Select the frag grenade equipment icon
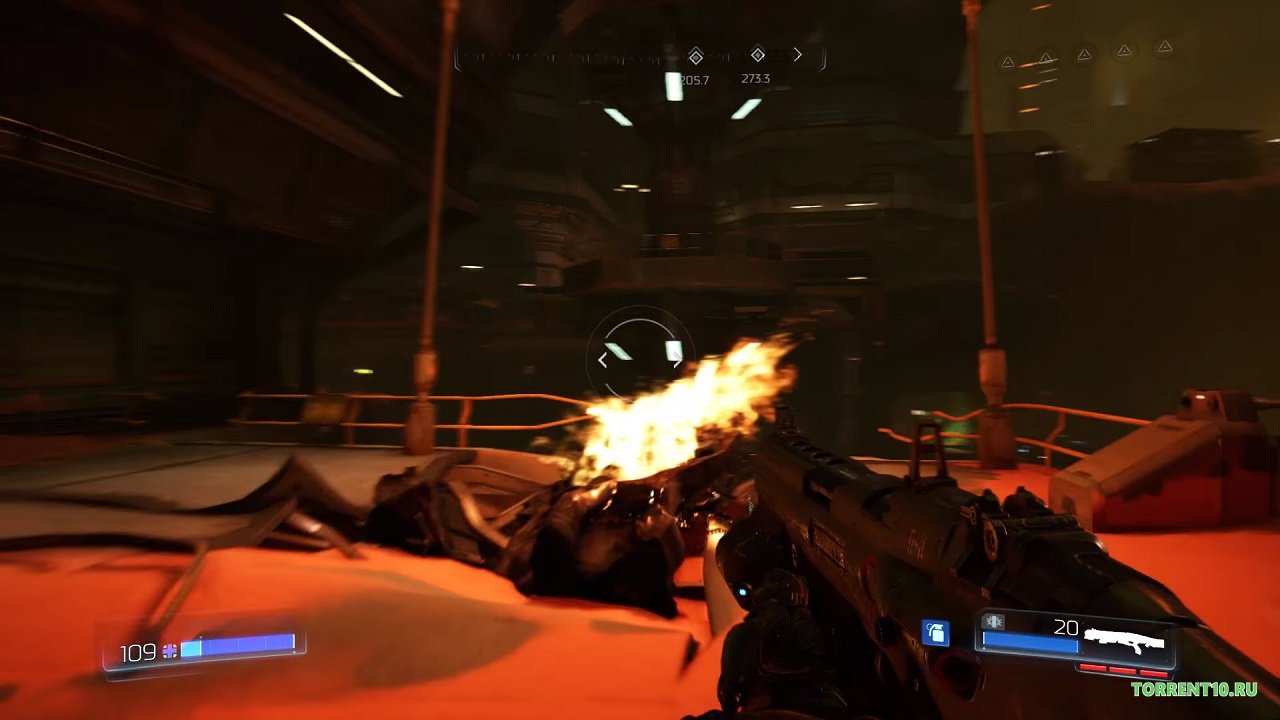Screen dimensions: 1280x720 pyautogui.click(x=935, y=632)
